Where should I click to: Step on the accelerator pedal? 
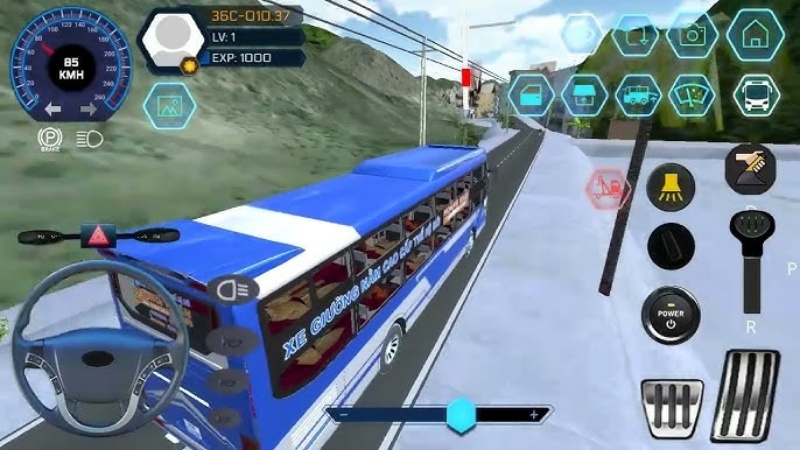click(x=745, y=393)
